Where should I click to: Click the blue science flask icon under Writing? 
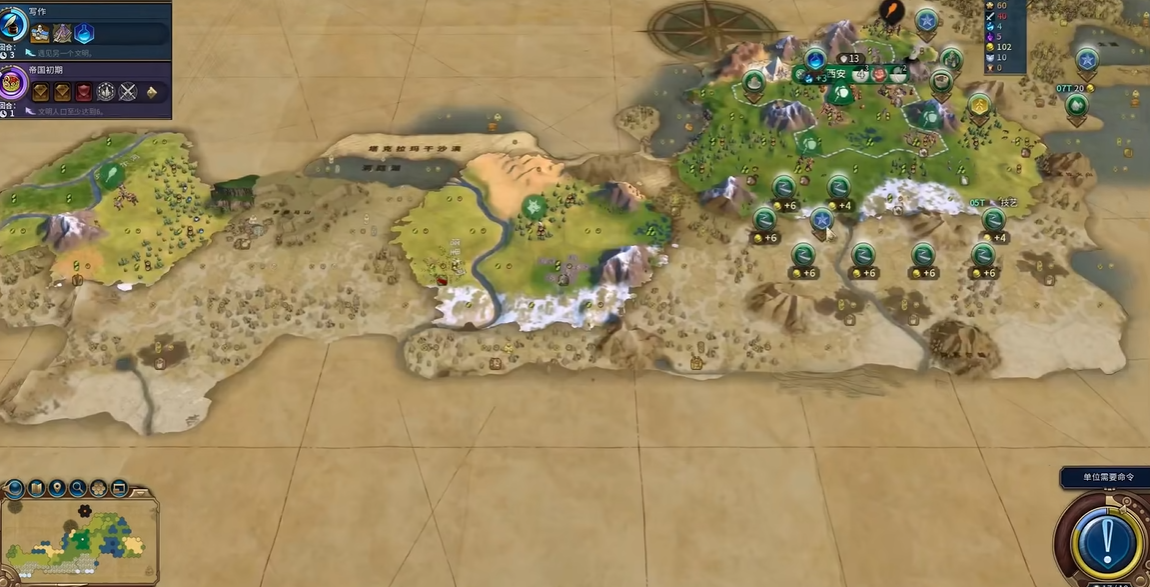pyautogui.click(x=85, y=34)
